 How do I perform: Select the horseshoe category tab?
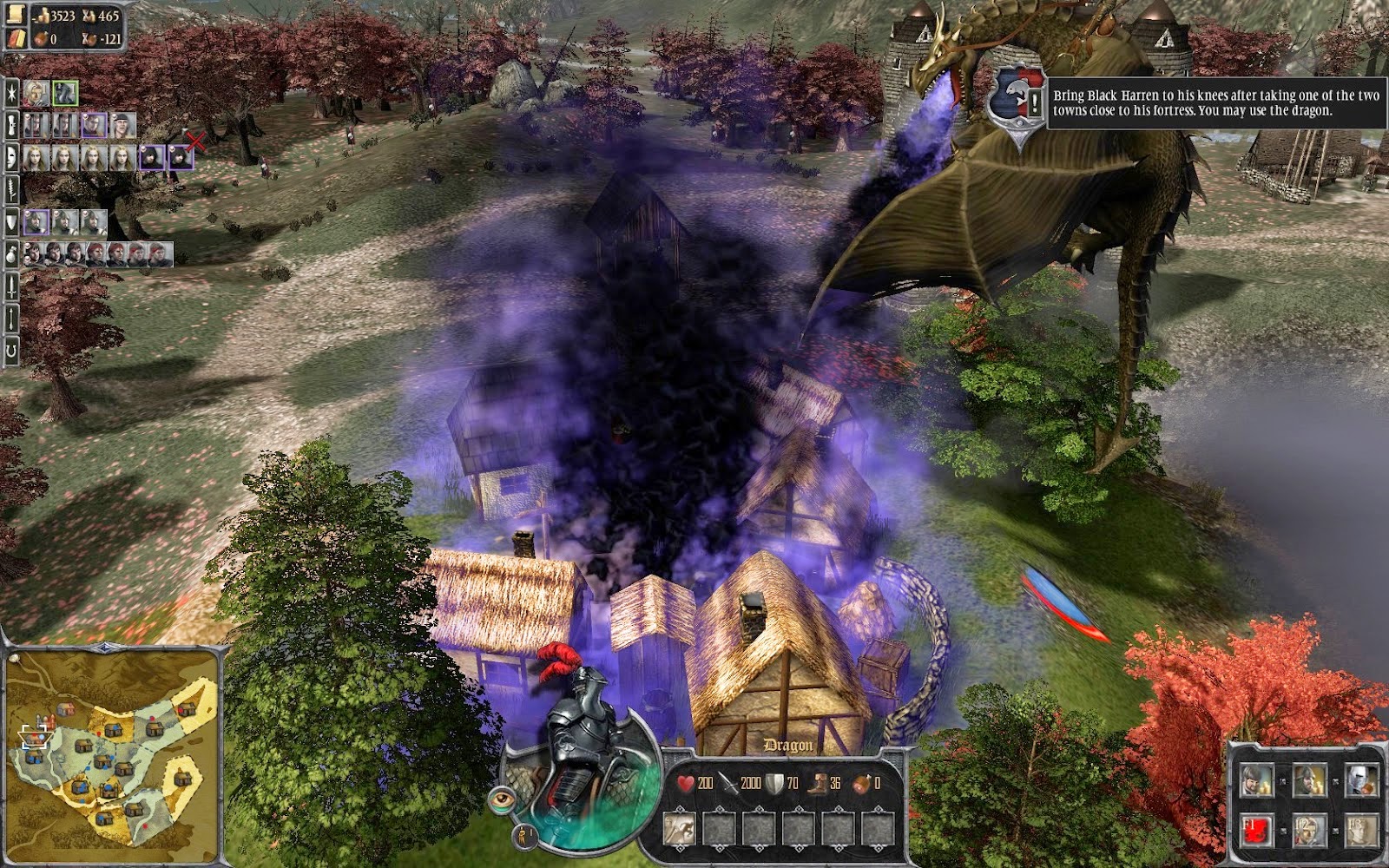(12, 351)
